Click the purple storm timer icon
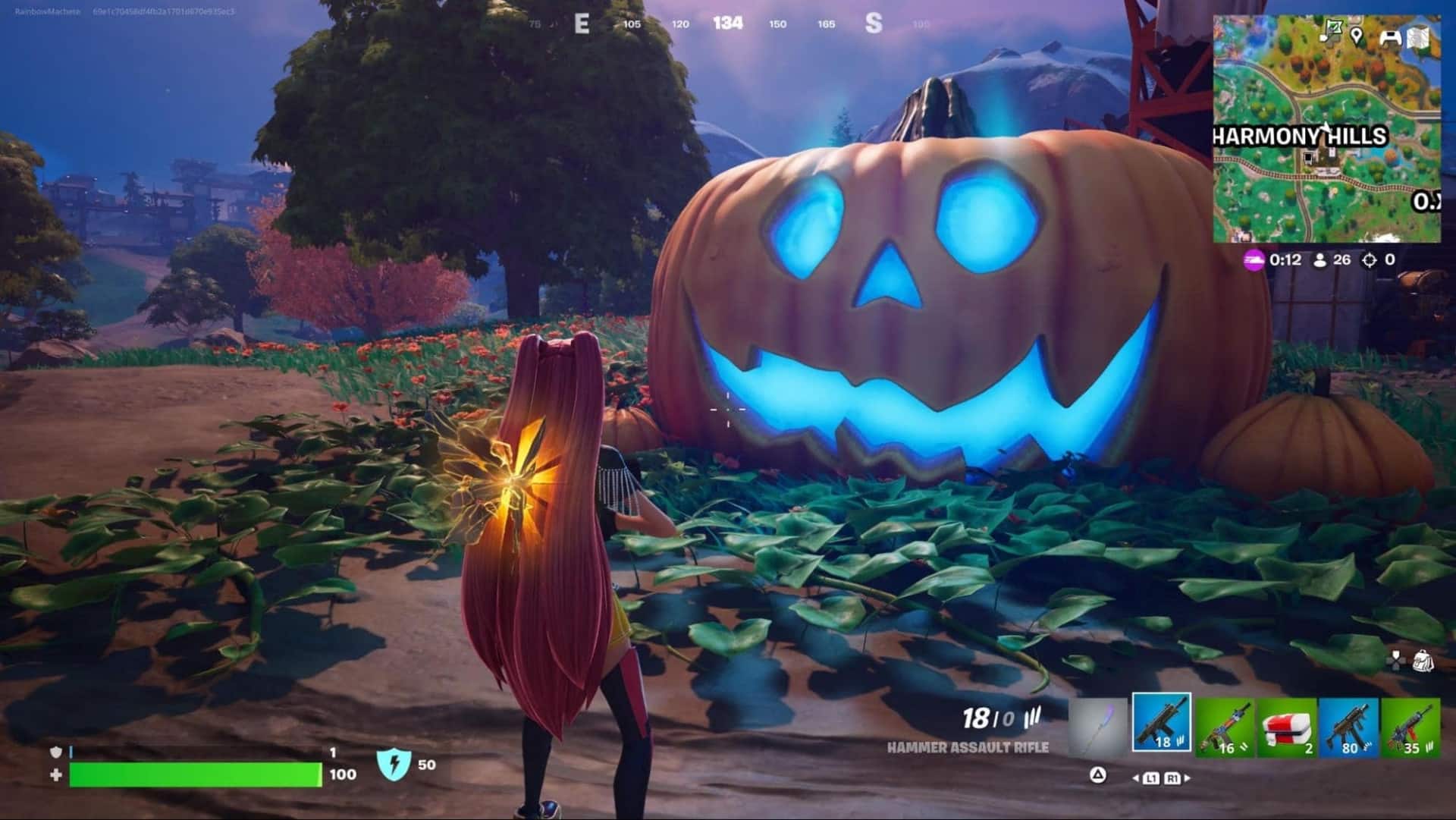Image resolution: width=1456 pixels, height=820 pixels. pos(1253,261)
